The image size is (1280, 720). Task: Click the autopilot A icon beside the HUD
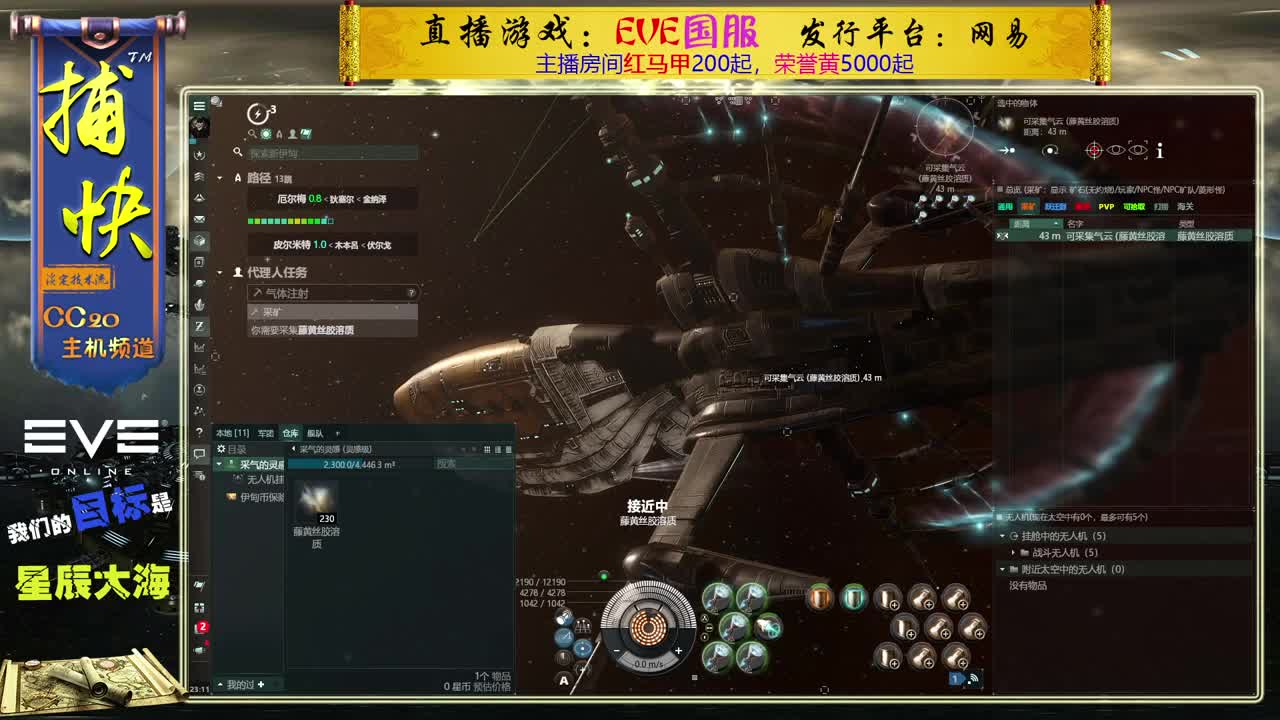click(564, 681)
